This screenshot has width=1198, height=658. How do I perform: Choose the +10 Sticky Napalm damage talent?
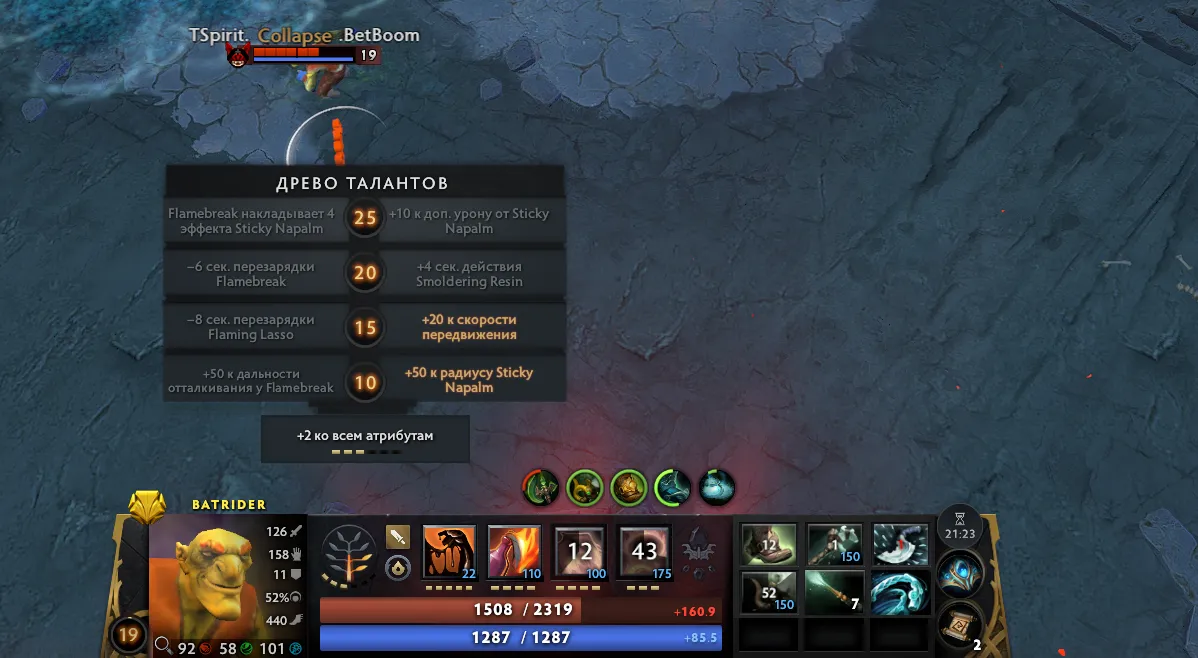pos(469,220)
